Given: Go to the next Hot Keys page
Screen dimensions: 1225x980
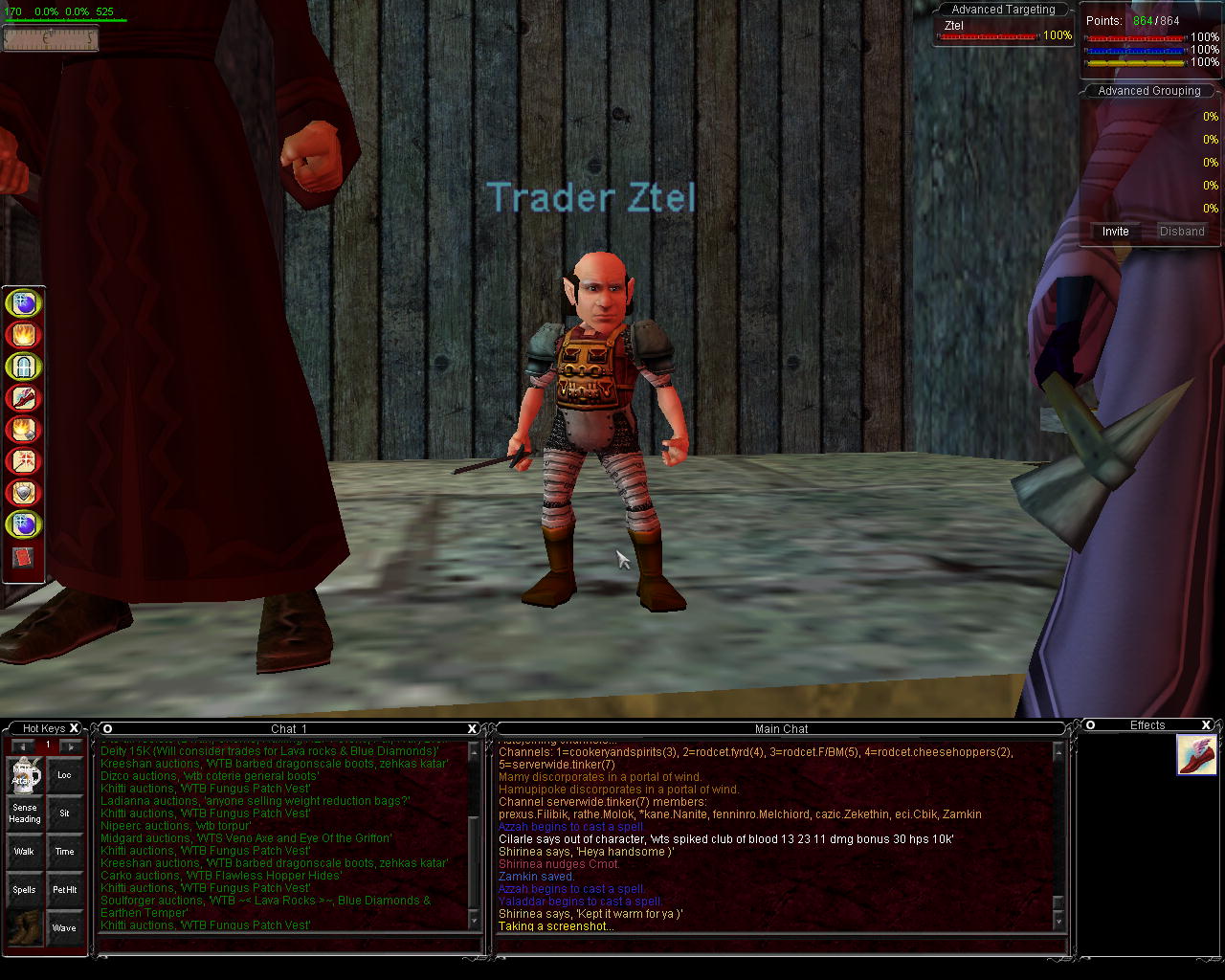Looking at the screenshot, I should point(69,746).
